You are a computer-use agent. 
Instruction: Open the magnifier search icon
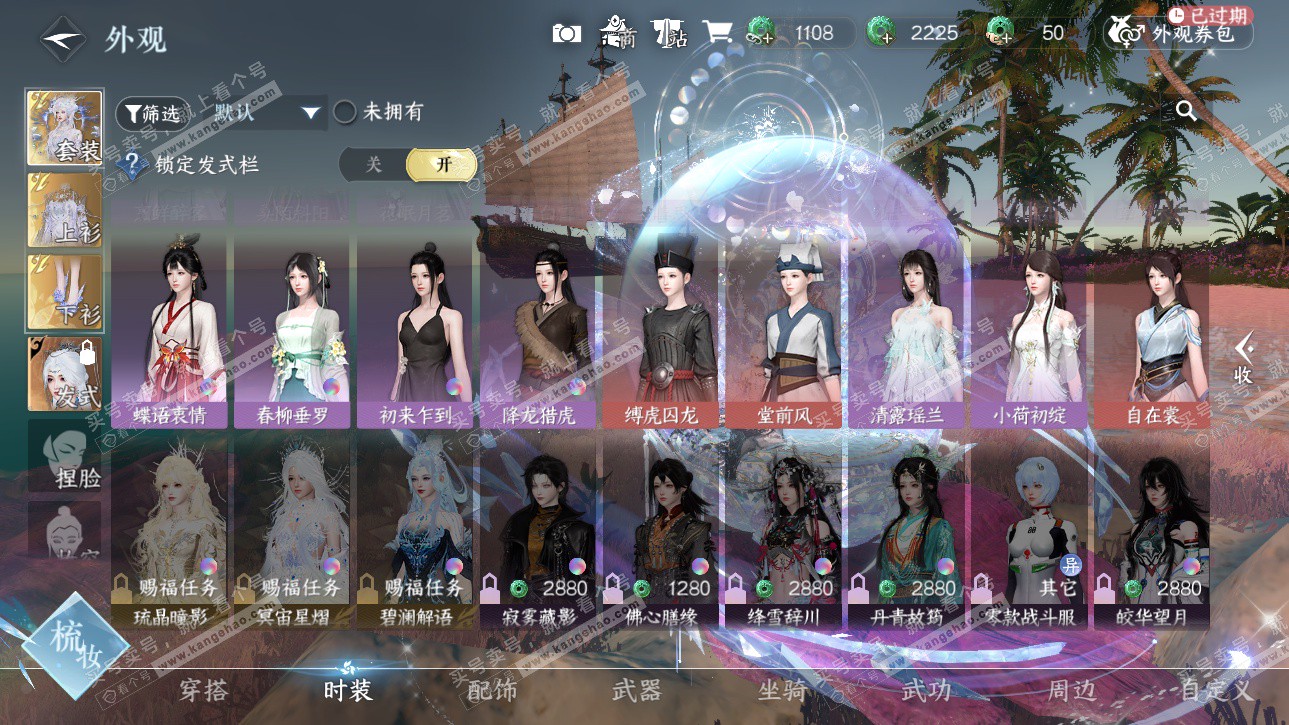tap(1186, 111)
